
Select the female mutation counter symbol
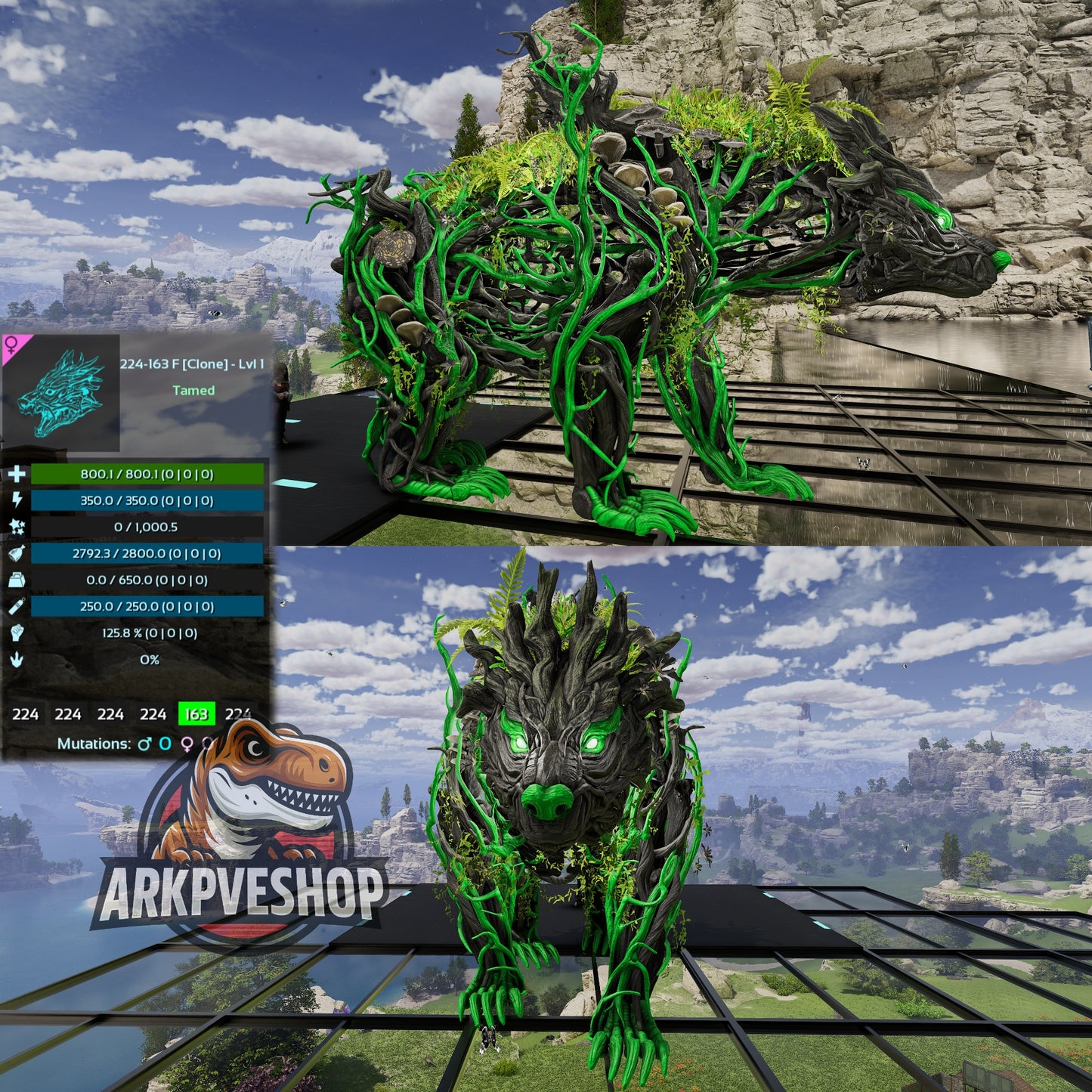tap(187, 744)
